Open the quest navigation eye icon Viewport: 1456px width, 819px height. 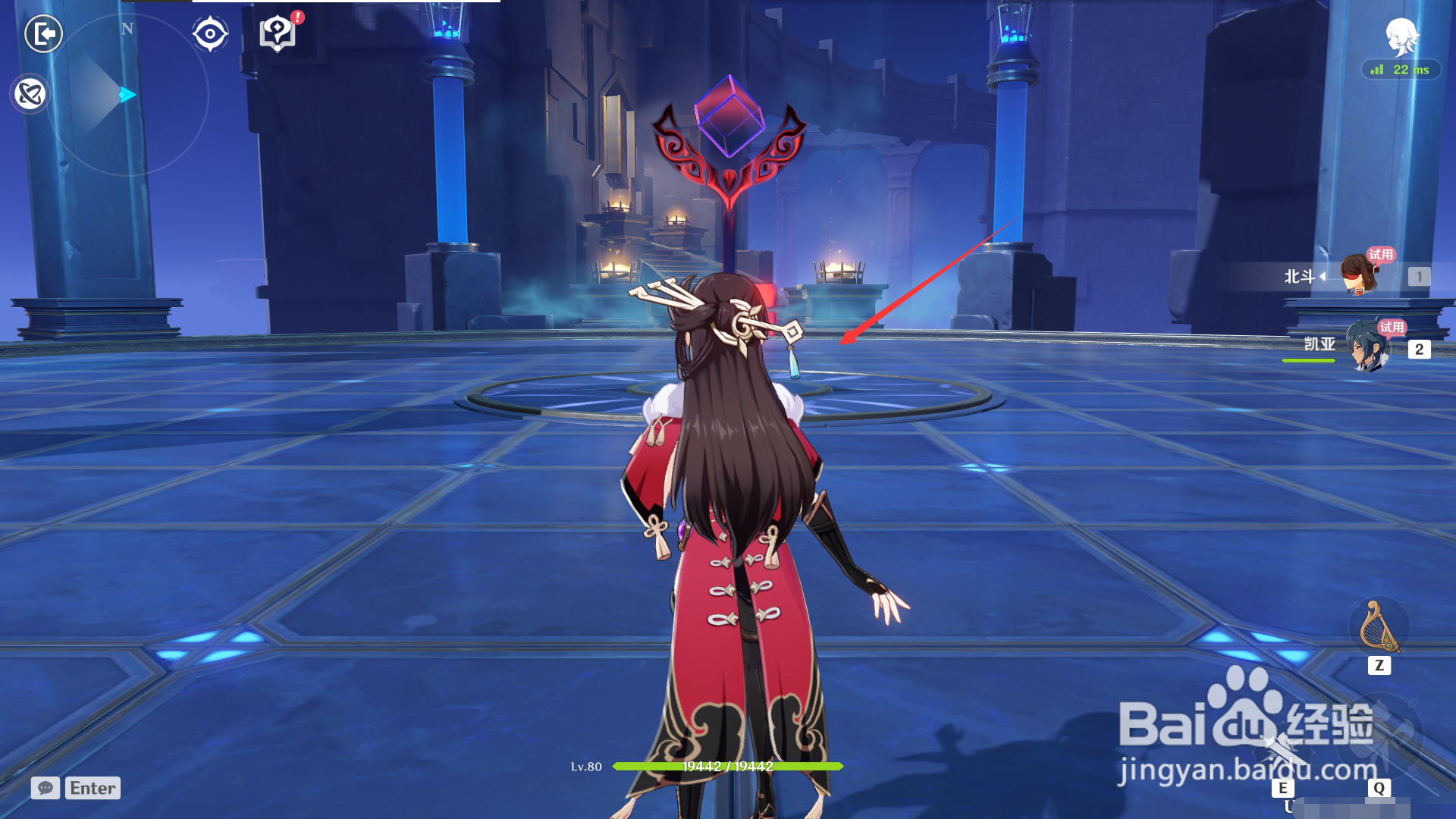pyautogui.click(x=210, y=33)
